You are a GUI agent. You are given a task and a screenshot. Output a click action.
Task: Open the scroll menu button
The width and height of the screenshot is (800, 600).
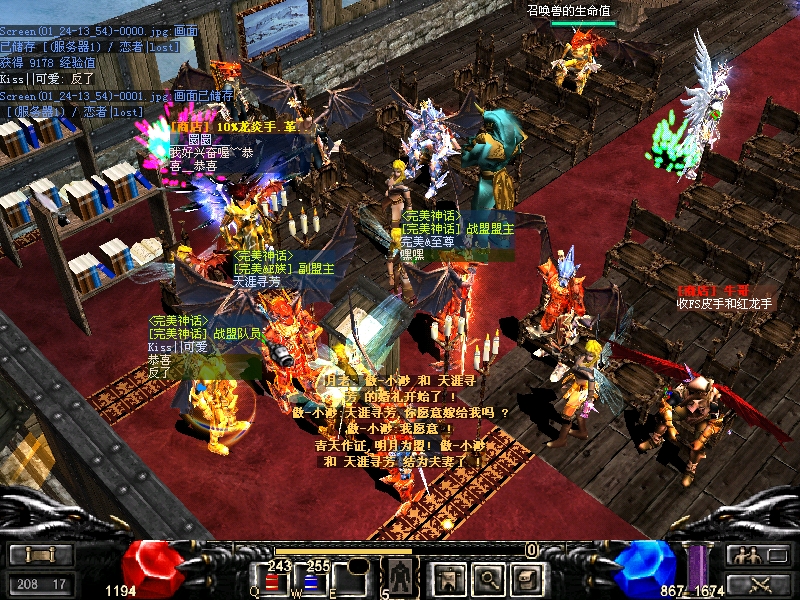coord(41,555)
